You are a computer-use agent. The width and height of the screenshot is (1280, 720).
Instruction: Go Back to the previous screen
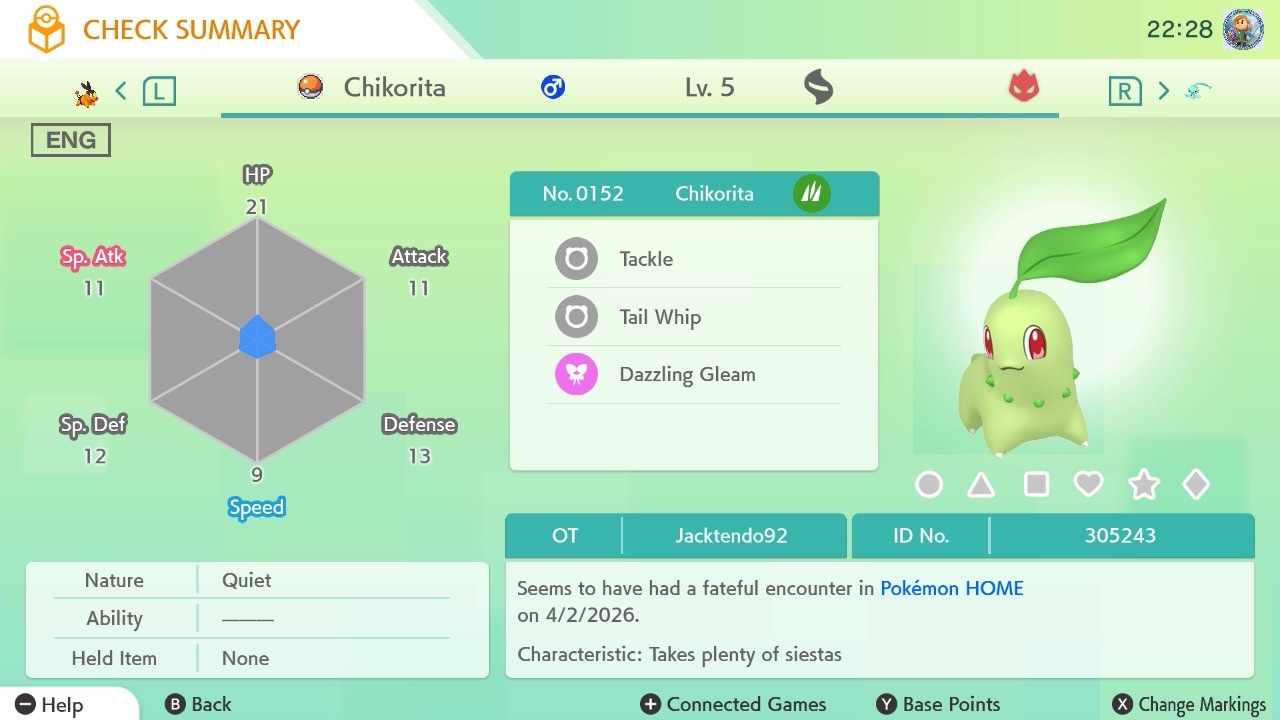tap(198, 704)
